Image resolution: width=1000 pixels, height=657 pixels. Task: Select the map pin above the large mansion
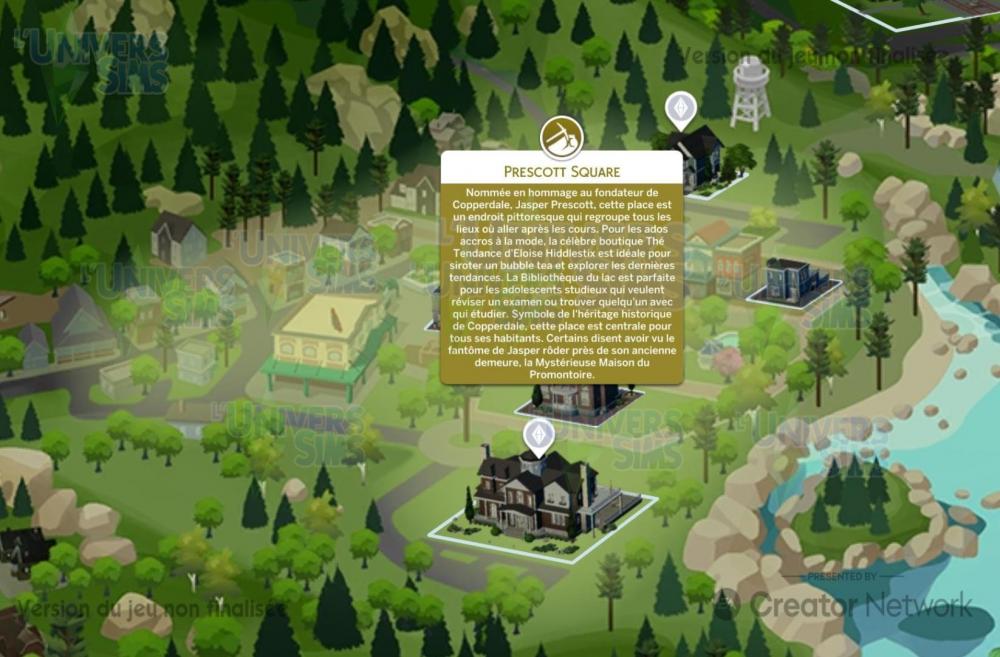[539, 436]
